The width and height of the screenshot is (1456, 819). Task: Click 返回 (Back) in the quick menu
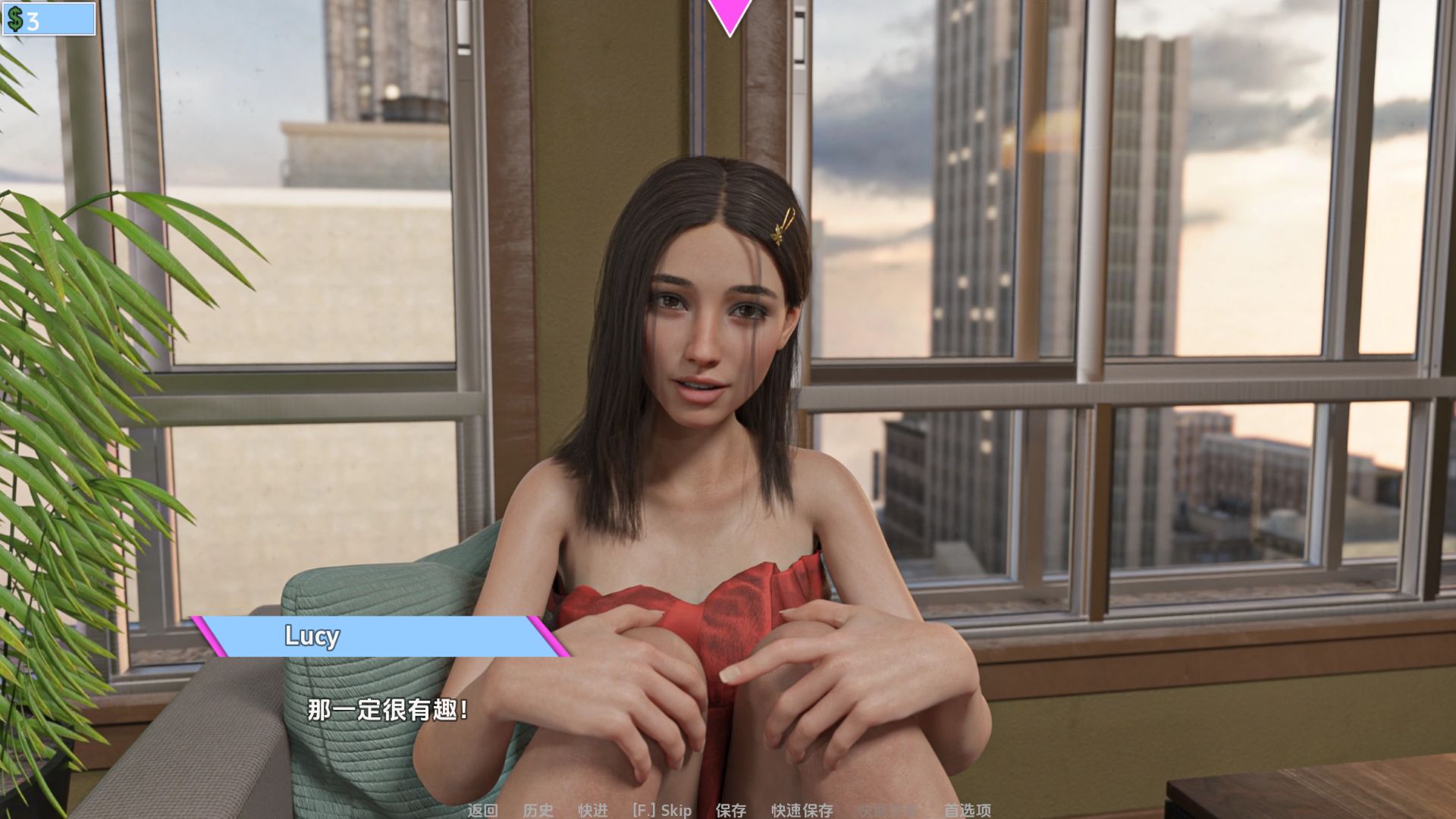click(x=482, y=810)
